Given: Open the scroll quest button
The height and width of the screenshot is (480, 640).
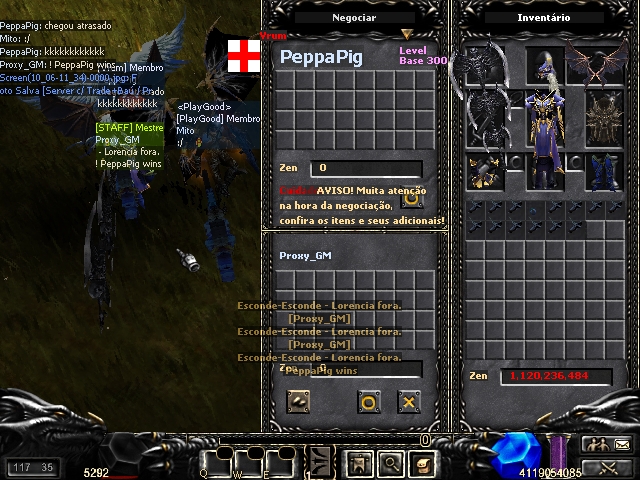Looking at the screenshot, I should [x=421, y=464].
